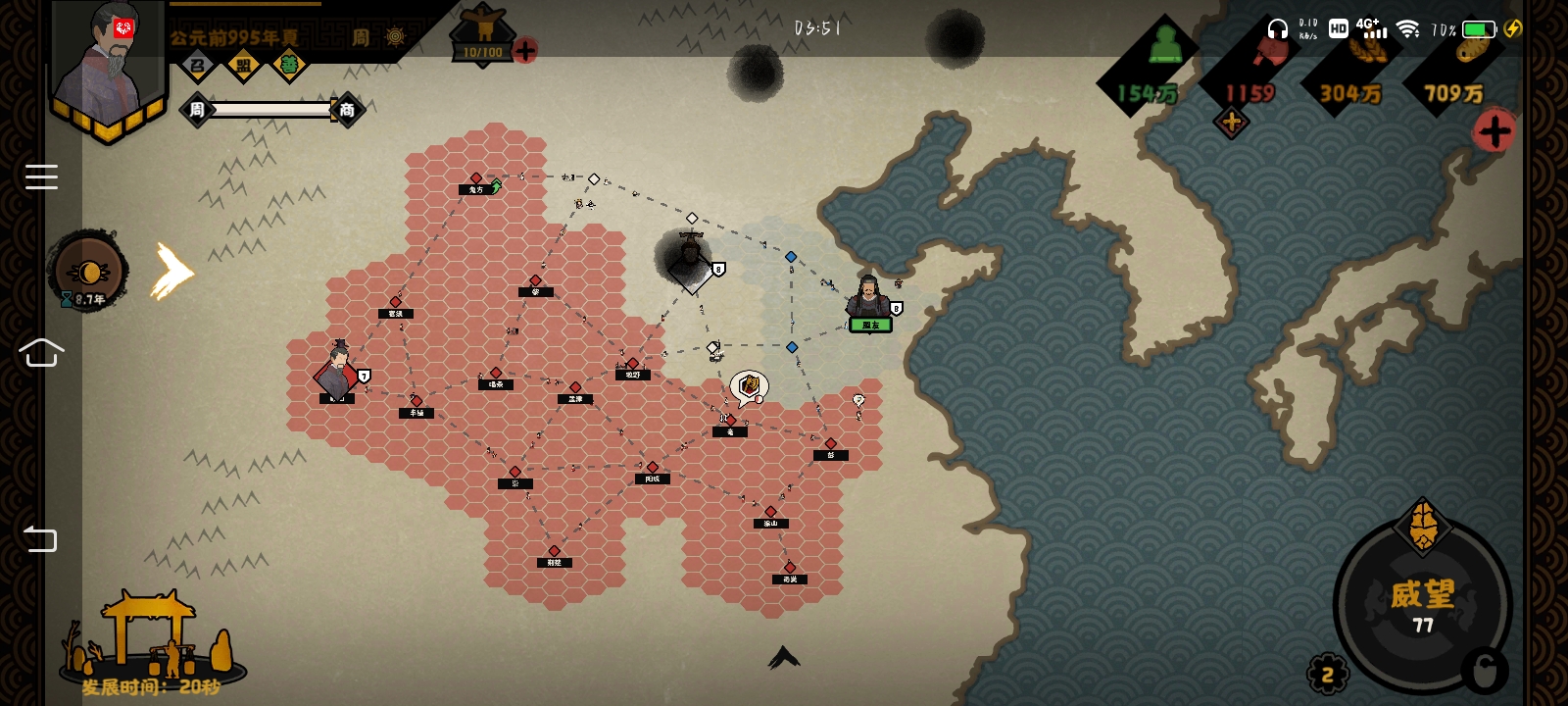Open the golden gate development building
The width and height of the screenshot is (1568, 706).
pyautogui.click(x=149, y=637)
